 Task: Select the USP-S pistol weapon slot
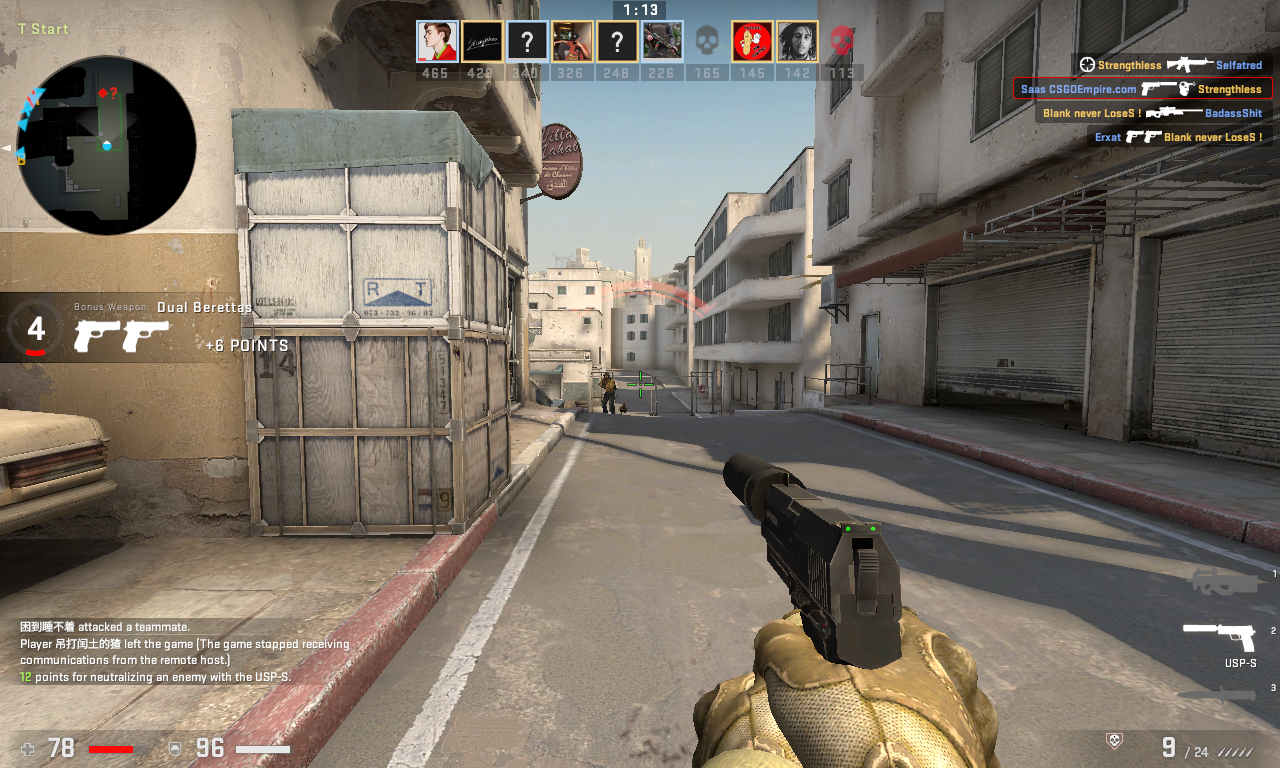click(x=1218, y=633)
